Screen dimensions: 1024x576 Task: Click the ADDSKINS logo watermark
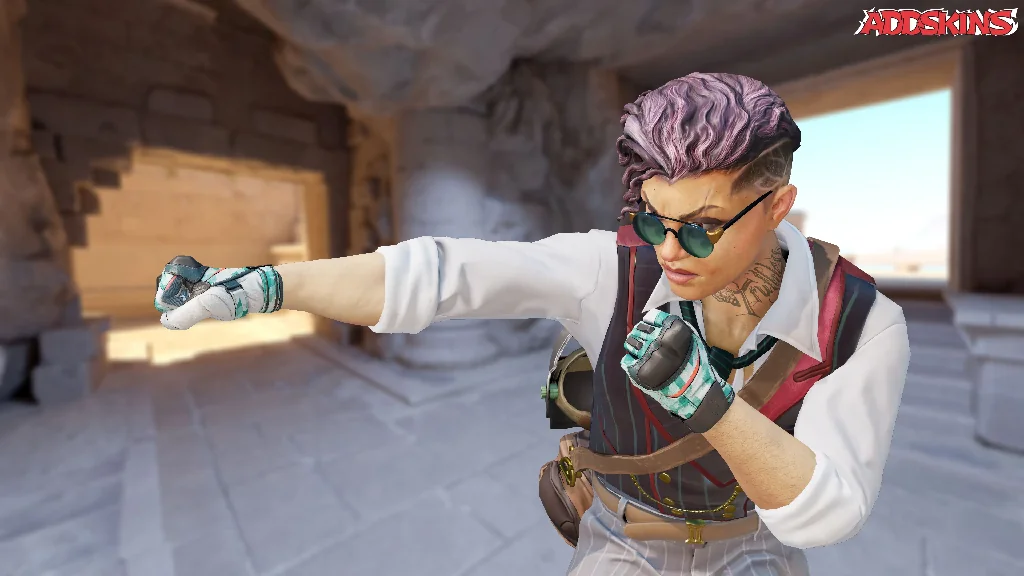[x=937, y=22]
